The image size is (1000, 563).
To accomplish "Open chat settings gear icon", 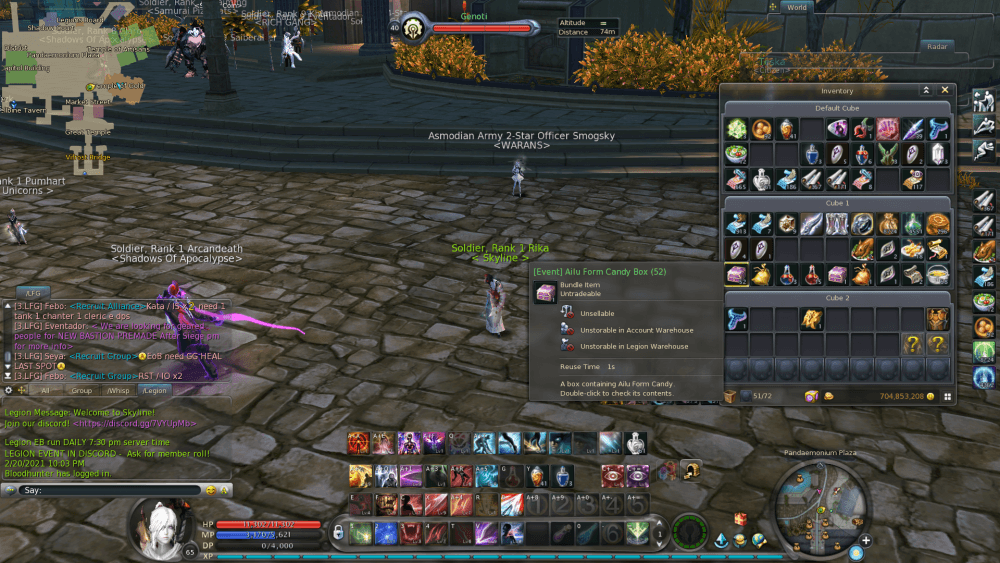I will [9, 391].
